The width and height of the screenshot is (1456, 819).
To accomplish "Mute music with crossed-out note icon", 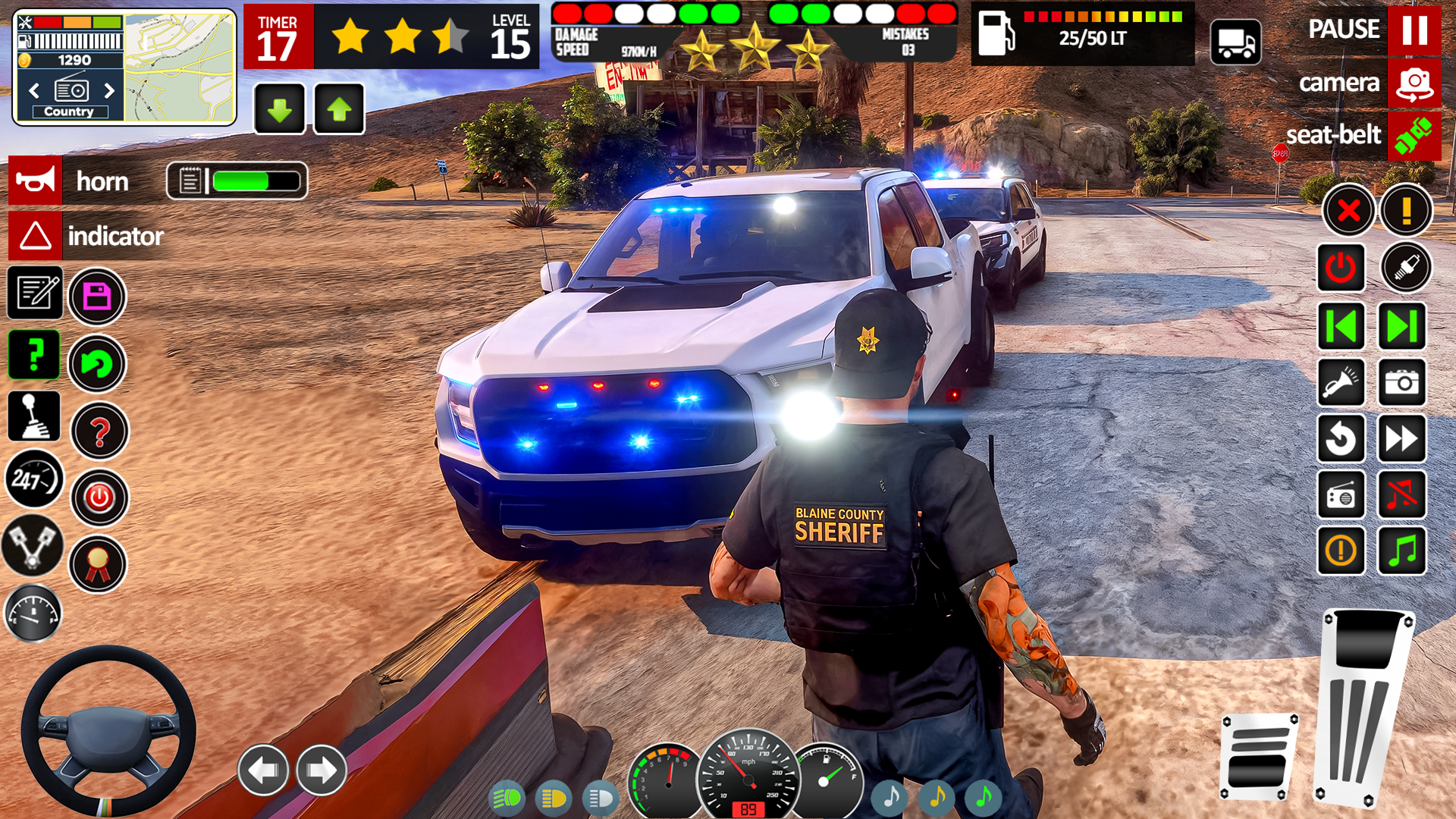I will (x=1402, y=494).
